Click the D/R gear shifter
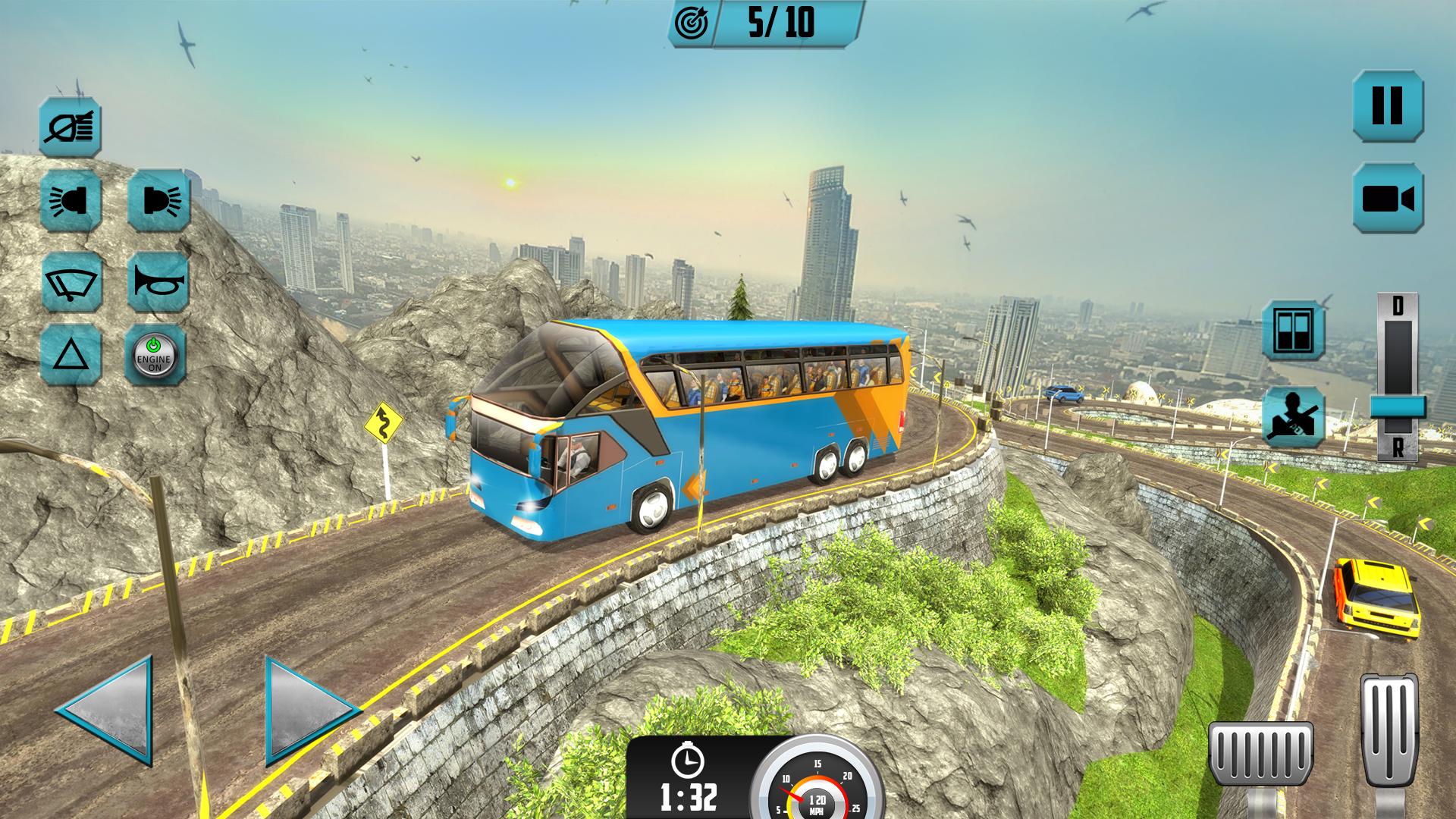Viewport: 1456px width, 819px height. click(x=1398, y=405)
